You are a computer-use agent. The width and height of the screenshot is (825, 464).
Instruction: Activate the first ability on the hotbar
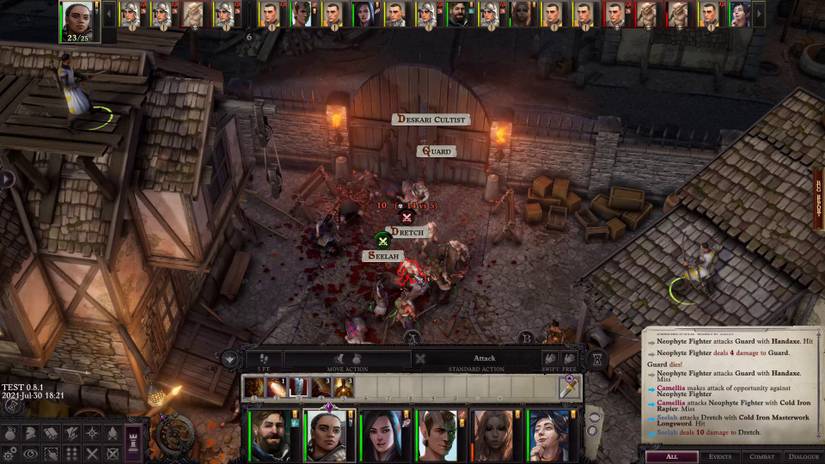[x=255, y=386]
